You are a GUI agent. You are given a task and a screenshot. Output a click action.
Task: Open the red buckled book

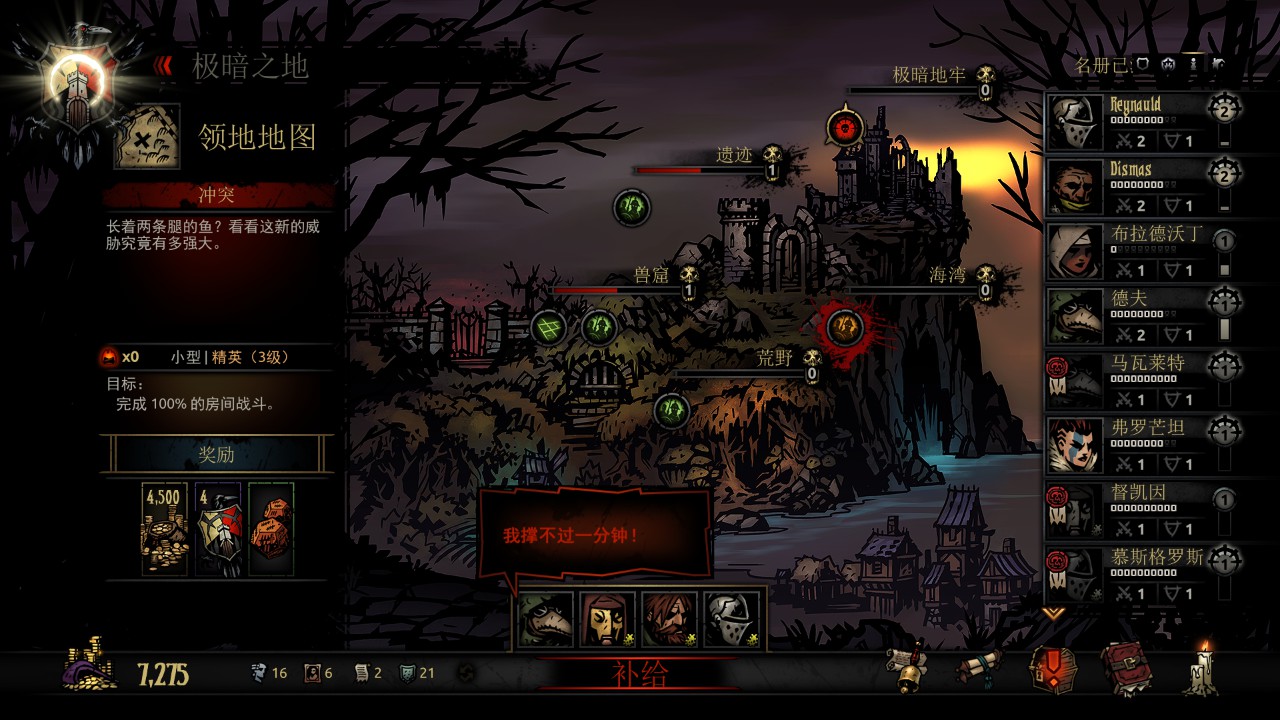[1125, 668]
